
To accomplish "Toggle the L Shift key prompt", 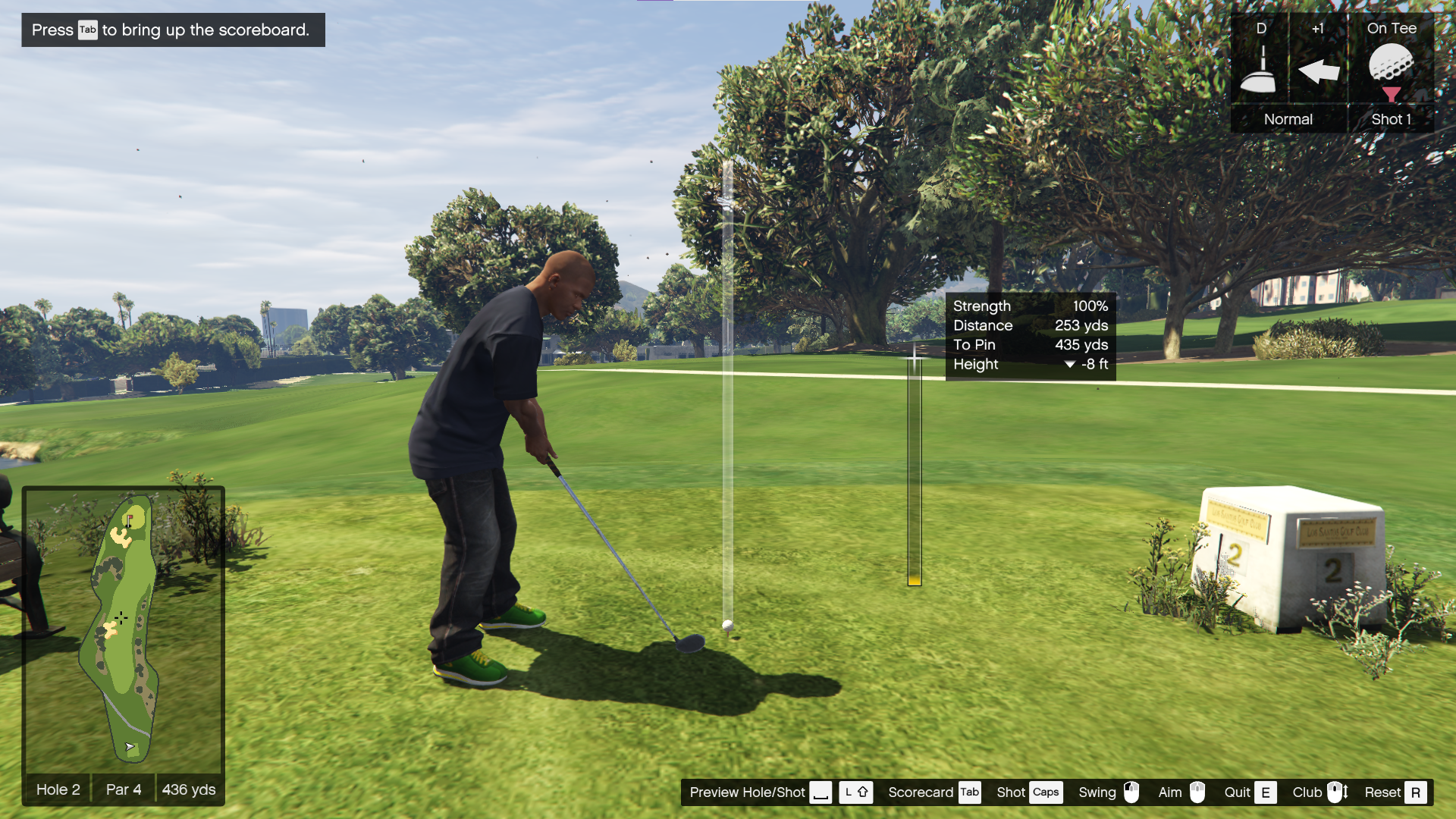I will coord(856,792).
